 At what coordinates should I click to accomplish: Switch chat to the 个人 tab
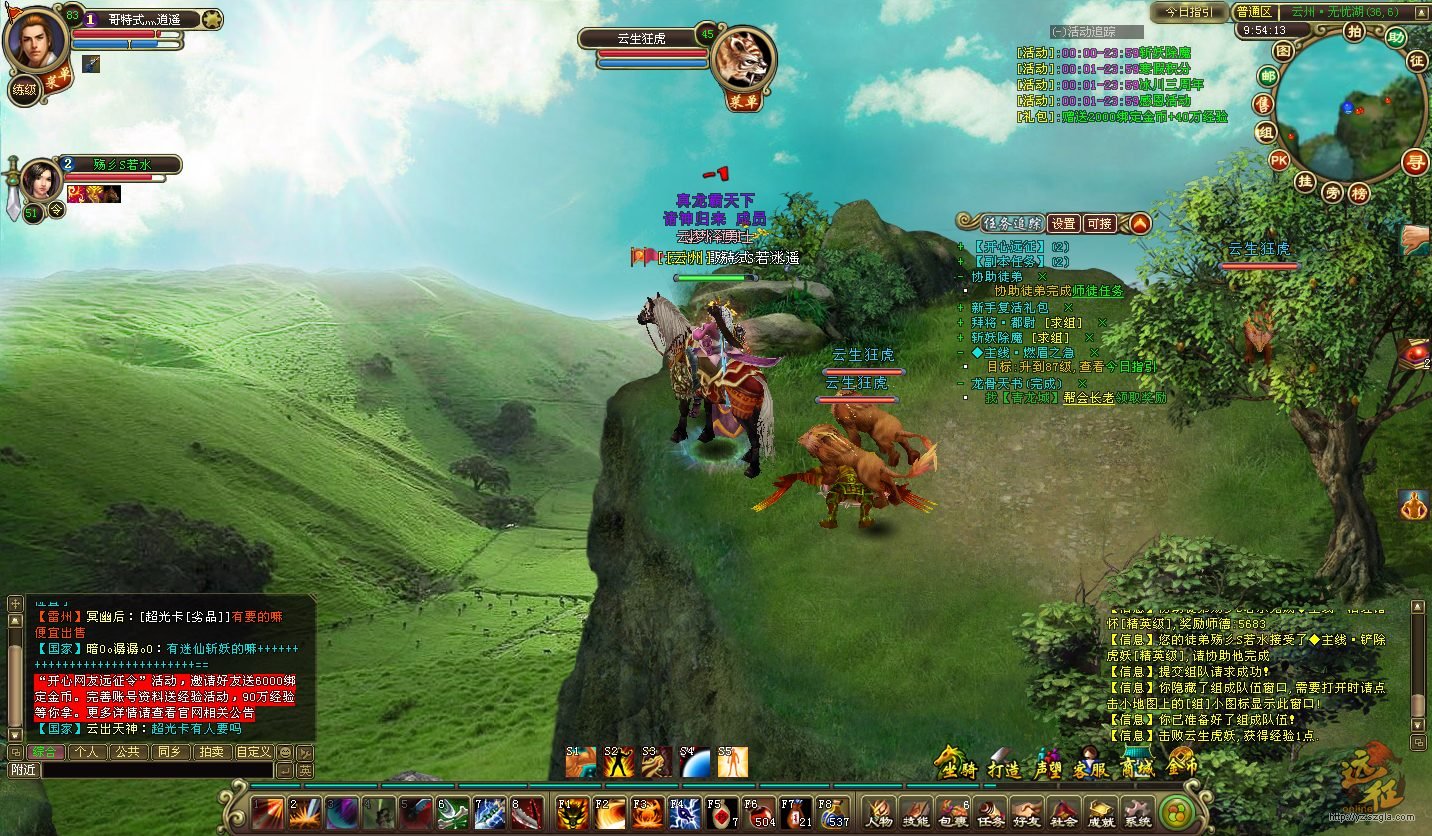(87, 752)
